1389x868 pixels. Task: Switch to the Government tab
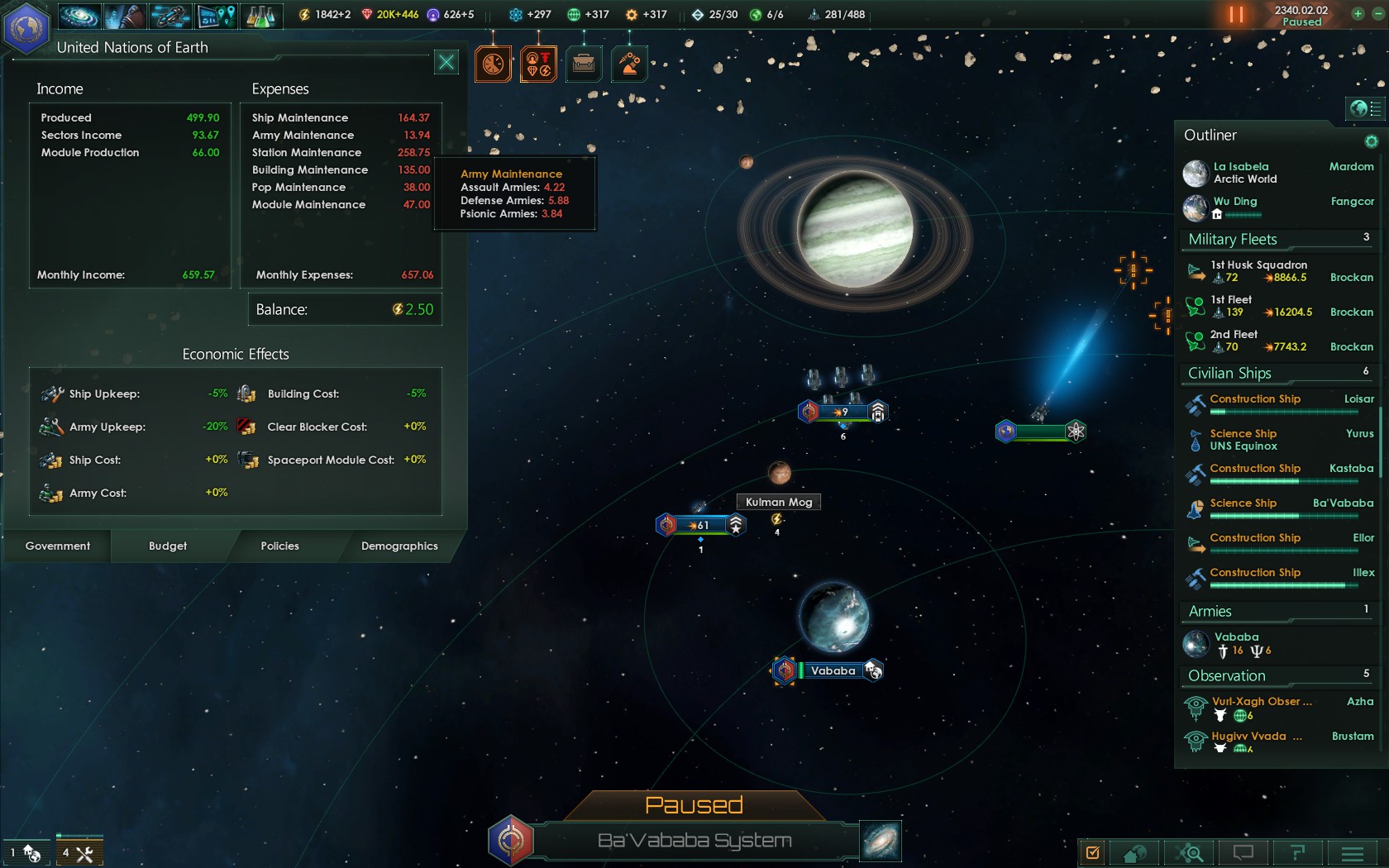[x=57, y=546]
